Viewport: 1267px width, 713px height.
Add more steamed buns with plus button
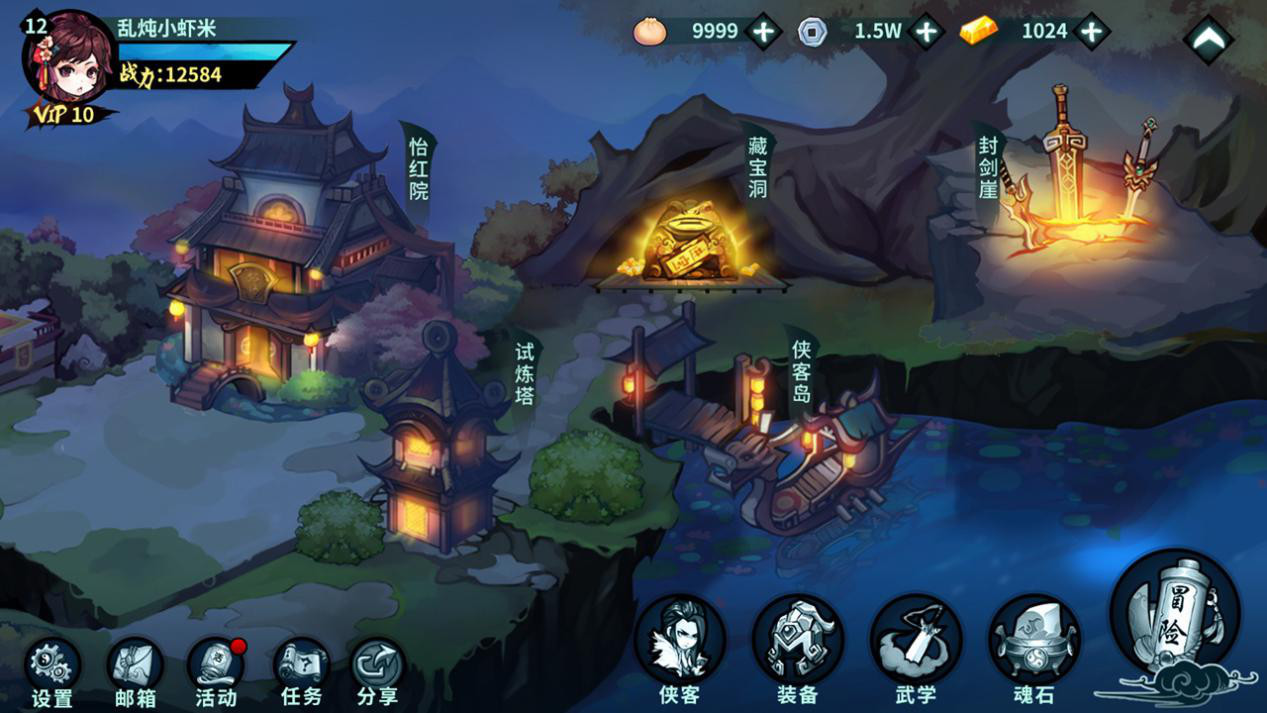coord(764,32)
